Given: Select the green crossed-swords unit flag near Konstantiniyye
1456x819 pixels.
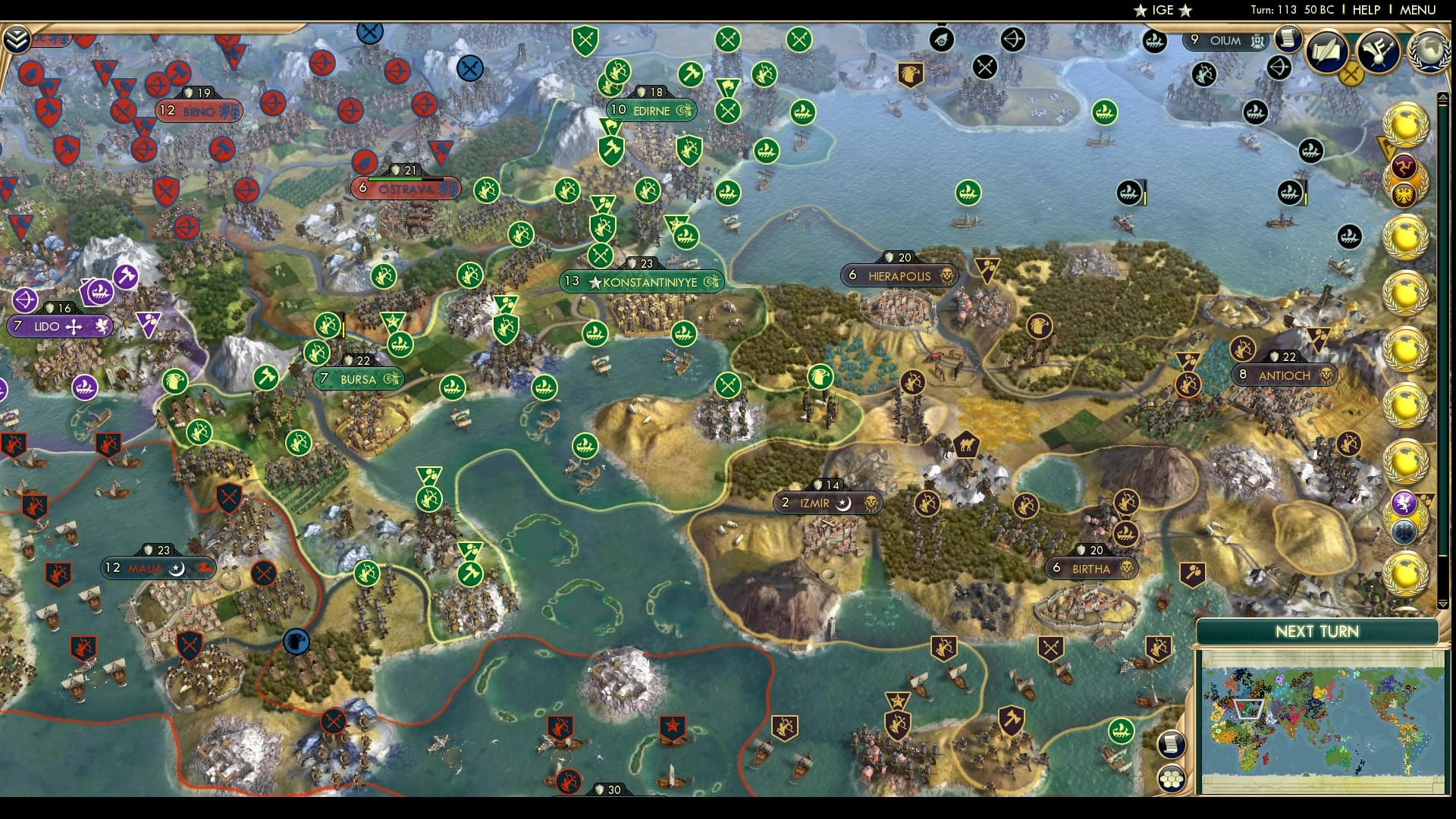Looking at the screenshot, I should tap(601, 256).
